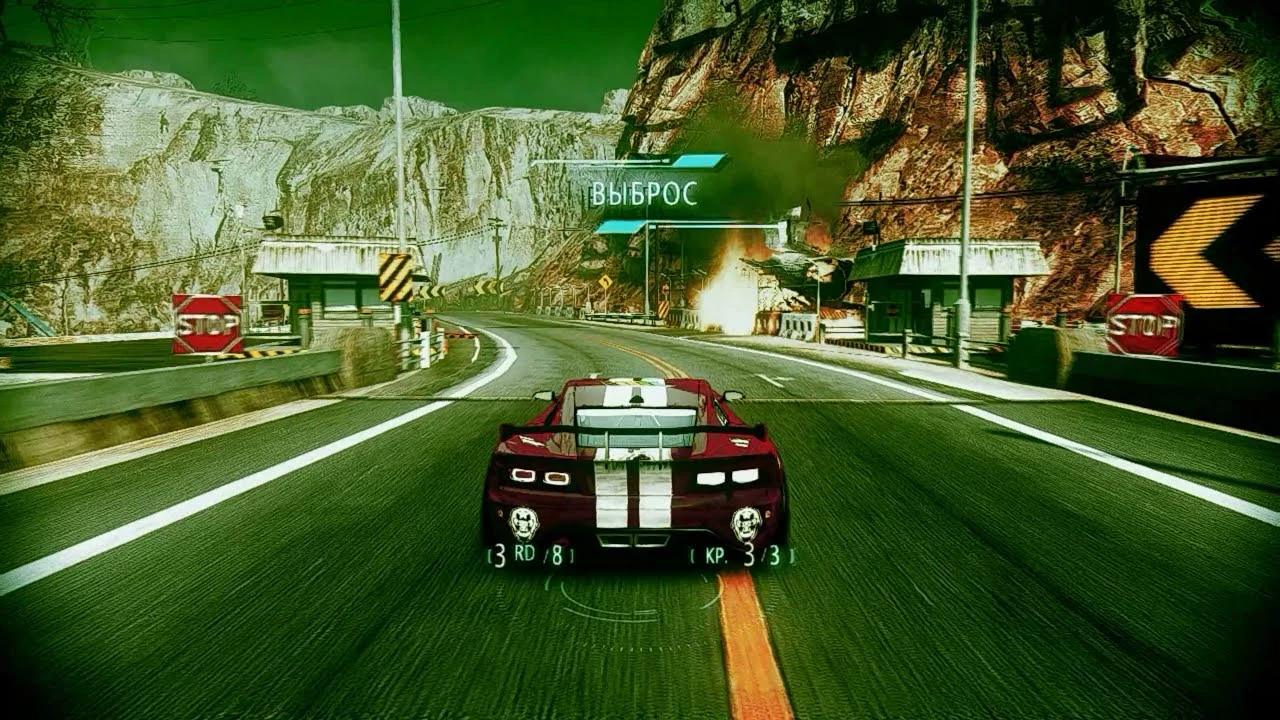Click the skull emblem on the right bumper
The image size is (1280, 720).
(x=744, y=520)
